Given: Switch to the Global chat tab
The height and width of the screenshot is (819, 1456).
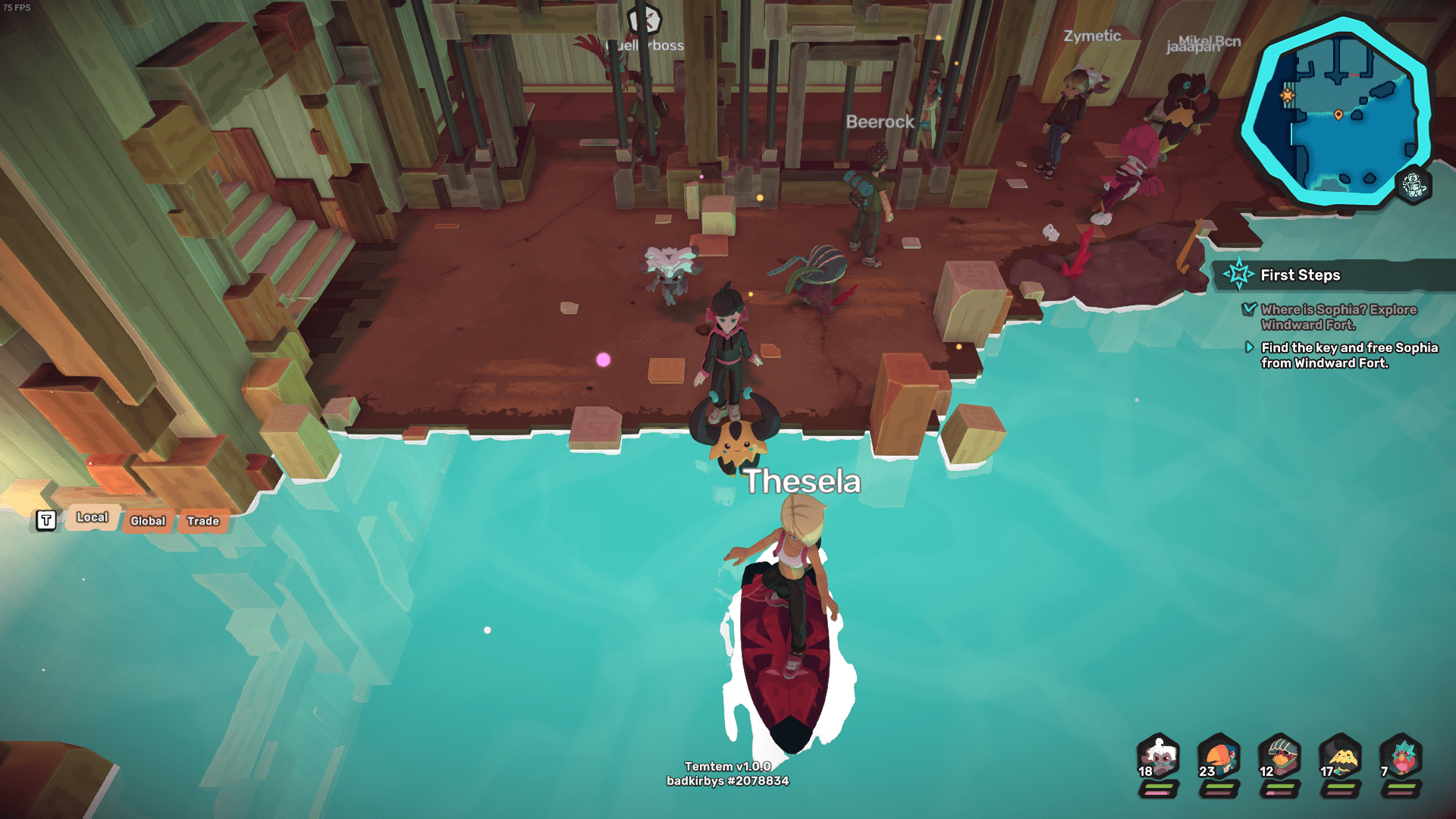Looking at the screenshot, I should (146, 521).
